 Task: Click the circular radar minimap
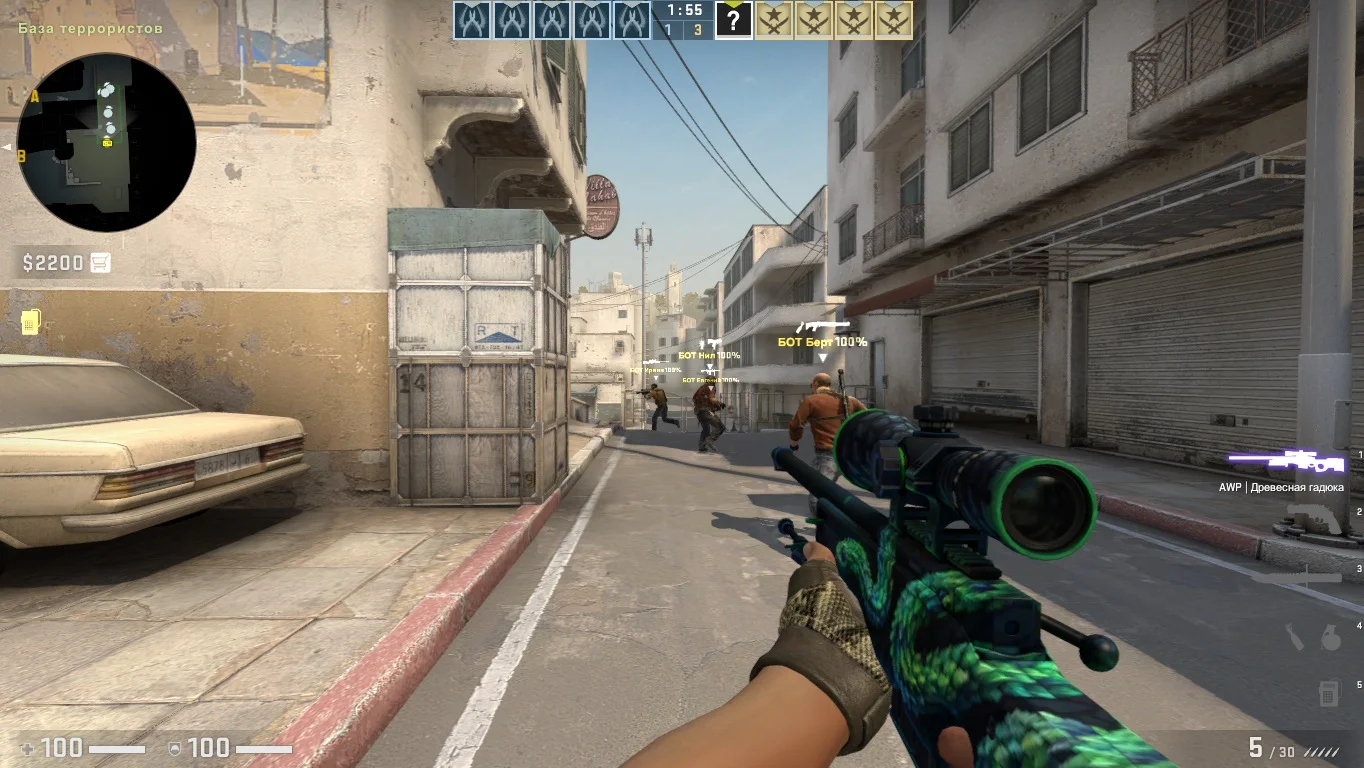(106, 142)
